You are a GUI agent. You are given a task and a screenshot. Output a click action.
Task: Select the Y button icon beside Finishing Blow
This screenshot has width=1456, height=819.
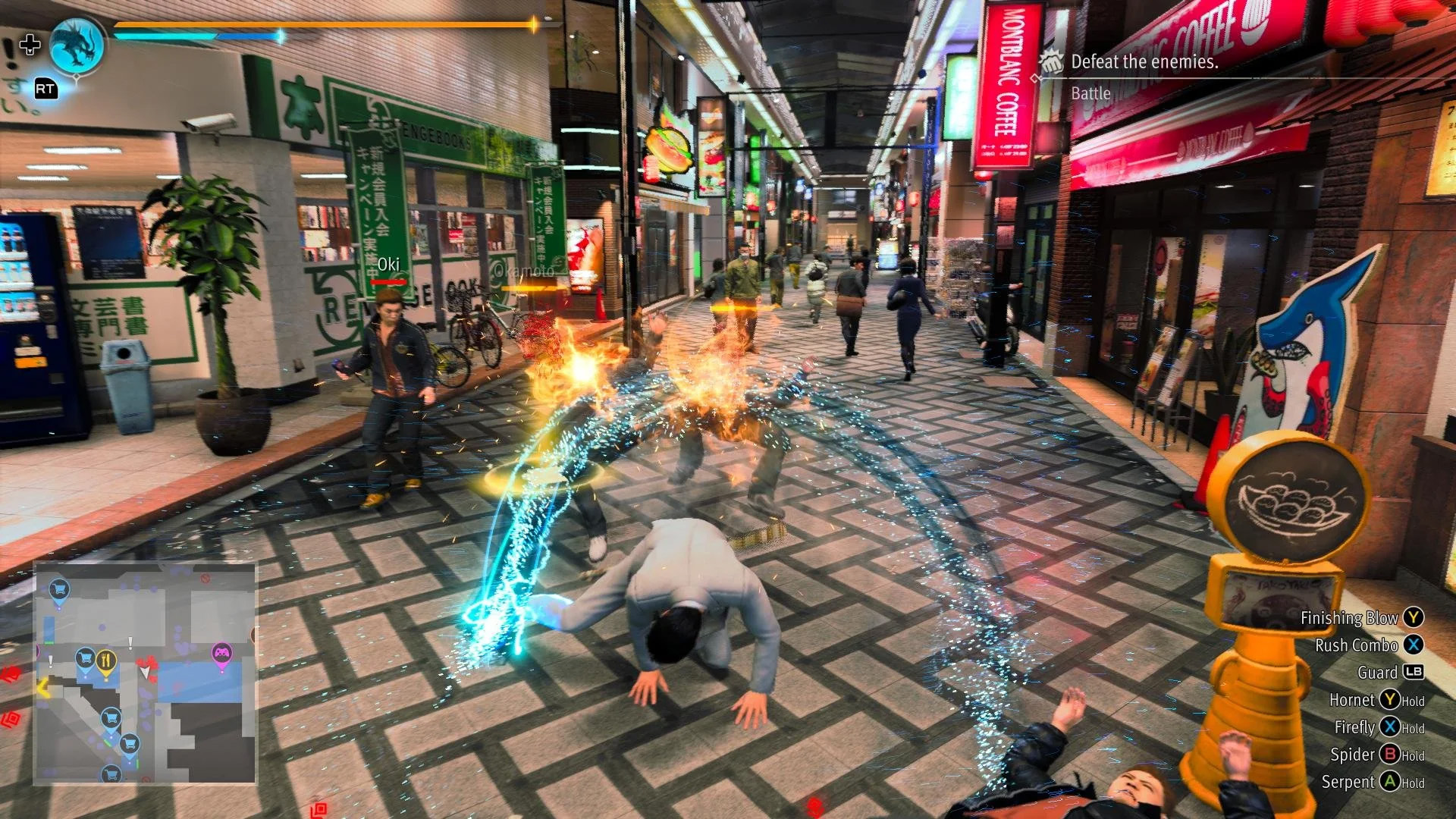click(1415, 618)
